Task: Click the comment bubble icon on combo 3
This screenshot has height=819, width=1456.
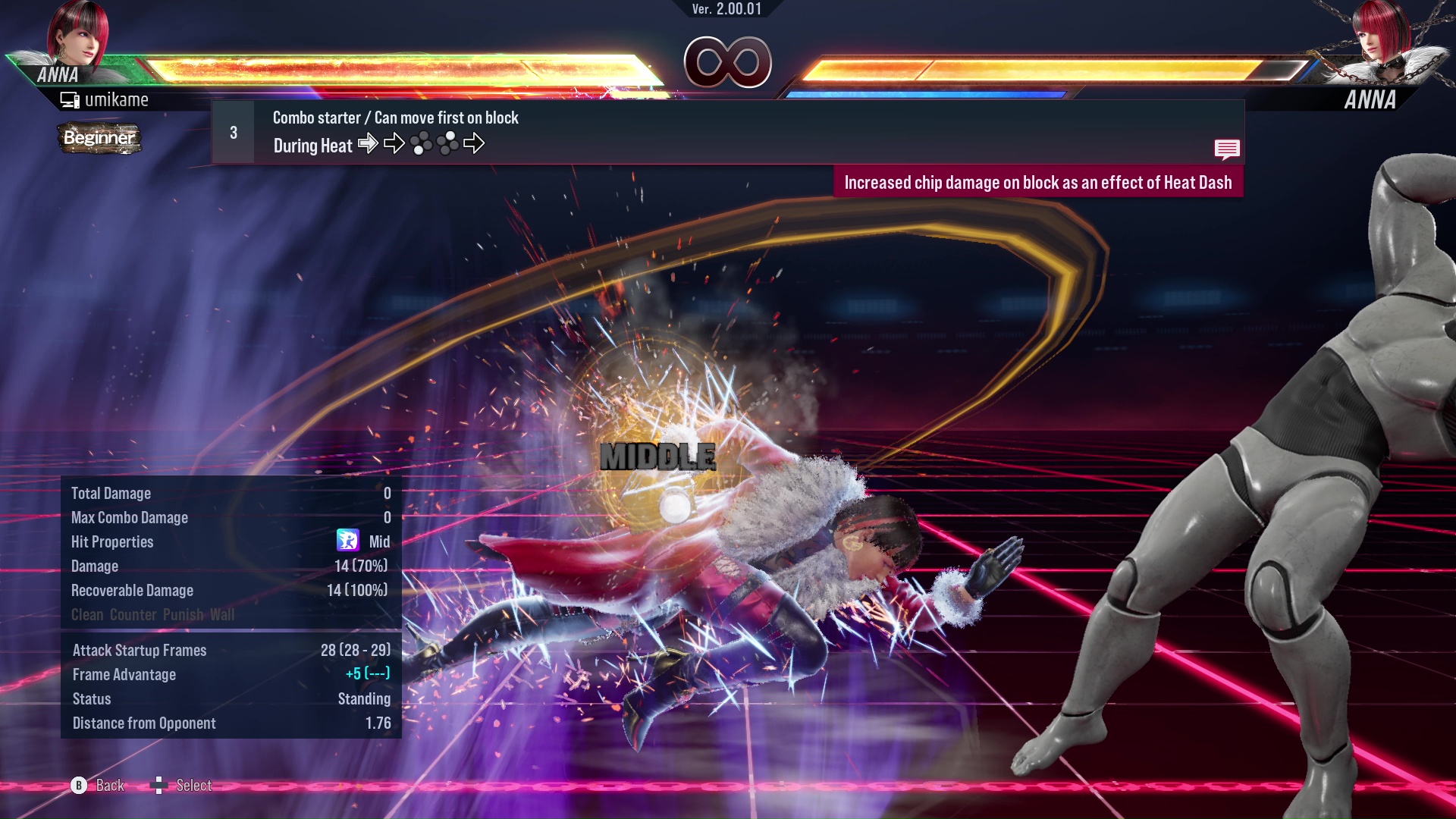Action: click(x=1227, y=149)
